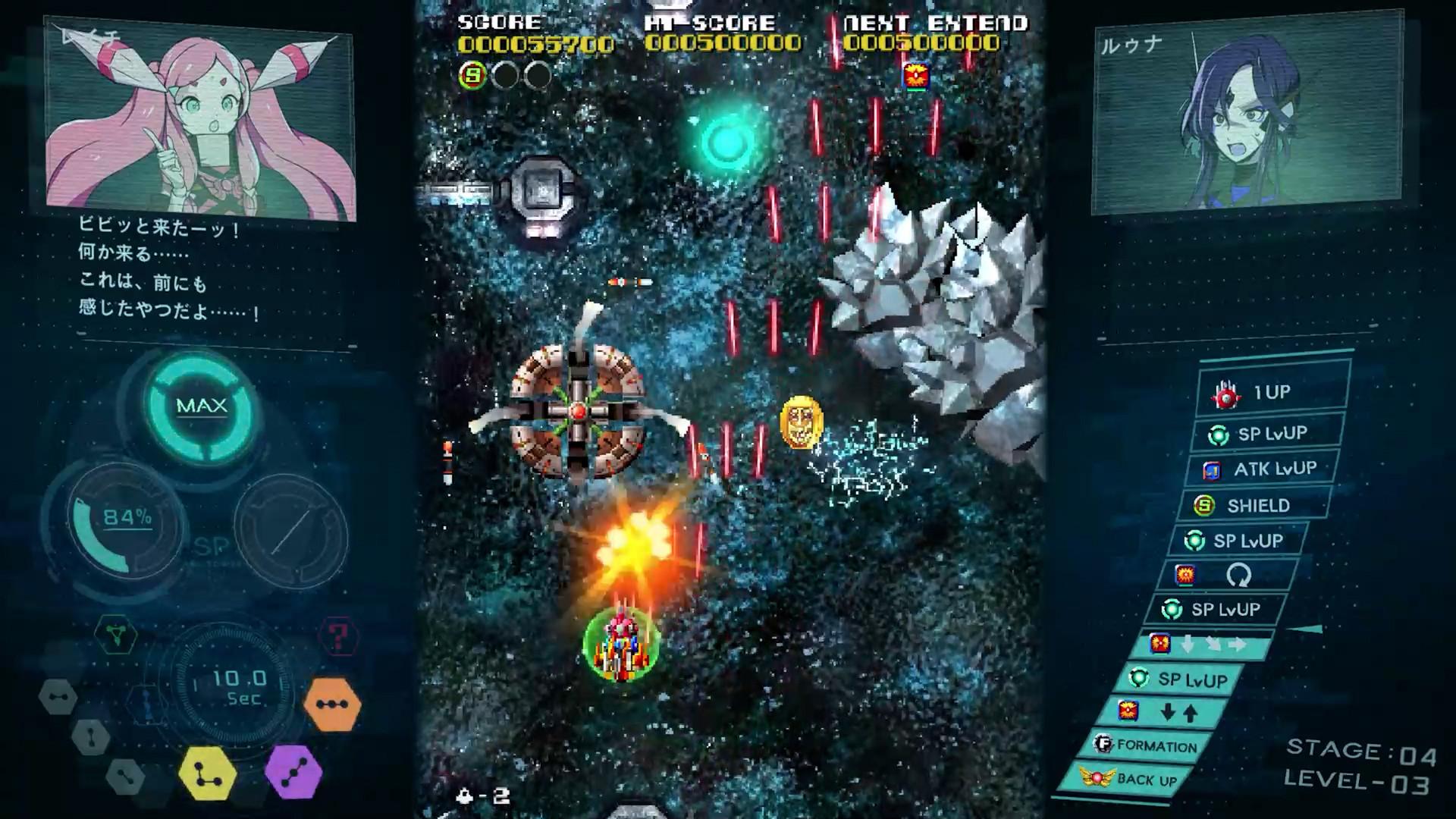1456x819 pixels.
Task: Select the BACK UP entry
Action: click(x=1128, y=779)
